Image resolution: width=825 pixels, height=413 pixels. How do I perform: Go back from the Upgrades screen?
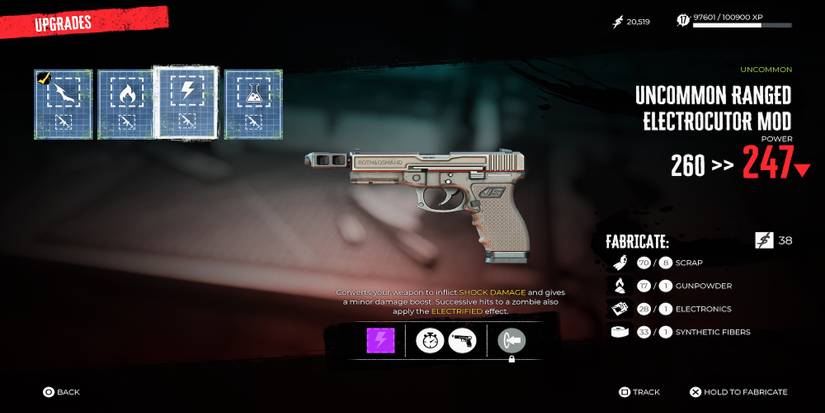(x=61, y=392)
